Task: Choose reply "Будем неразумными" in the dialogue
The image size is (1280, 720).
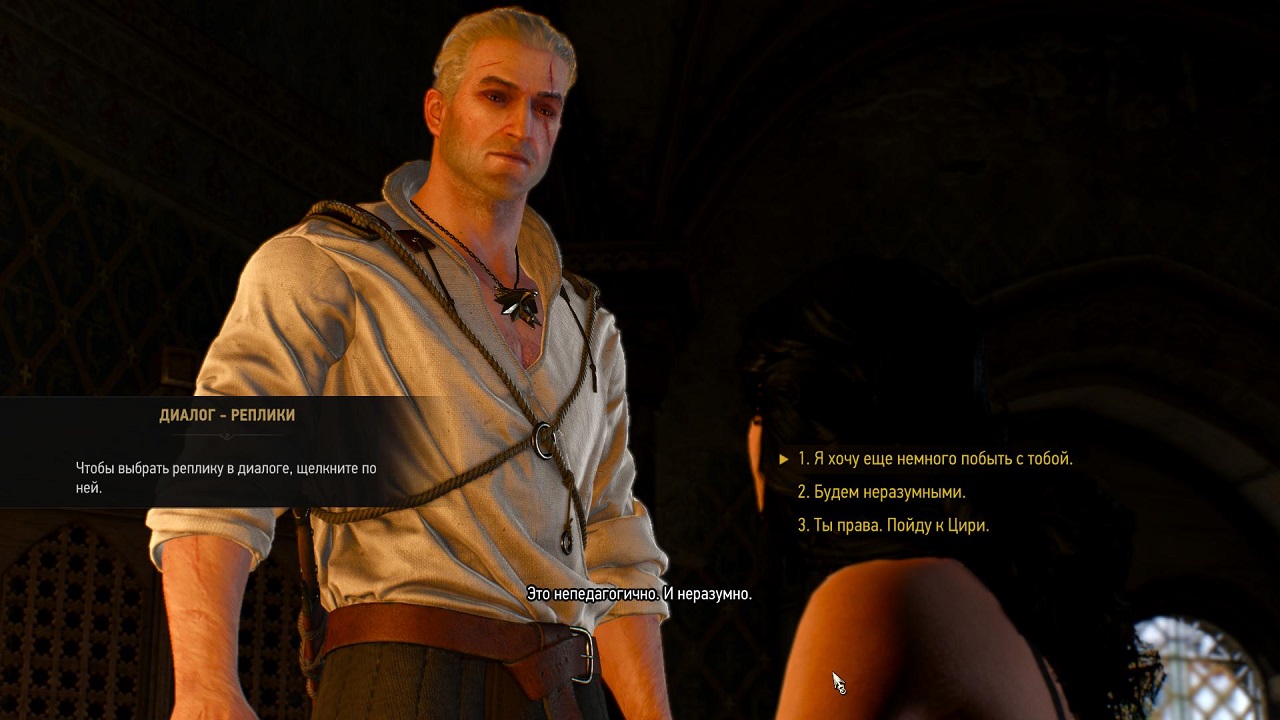Action: (885, 491)
